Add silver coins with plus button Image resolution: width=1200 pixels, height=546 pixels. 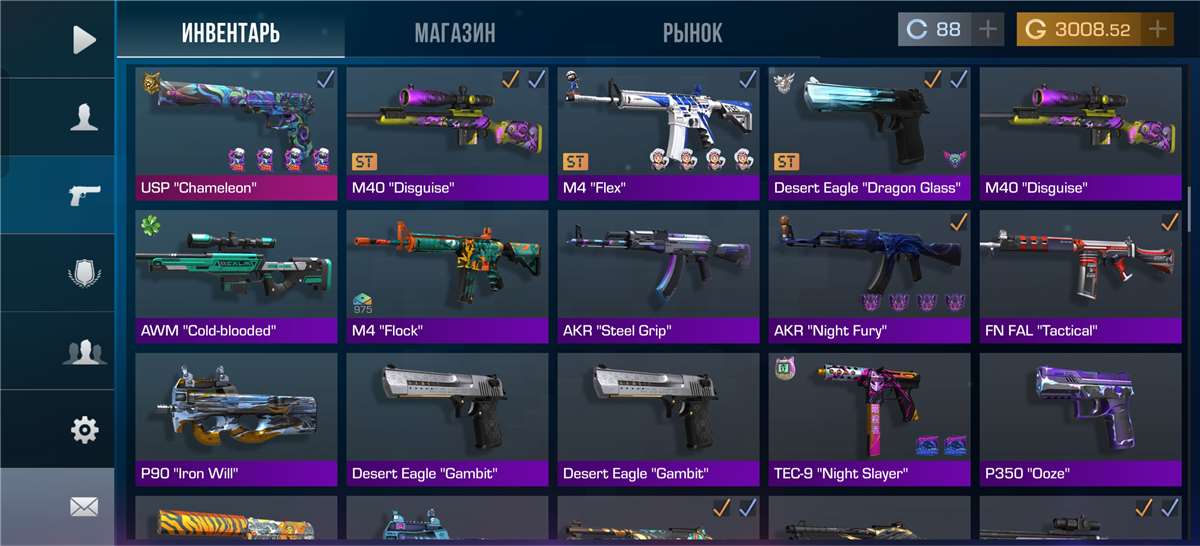pyautogui.click(x=988, y=29)
